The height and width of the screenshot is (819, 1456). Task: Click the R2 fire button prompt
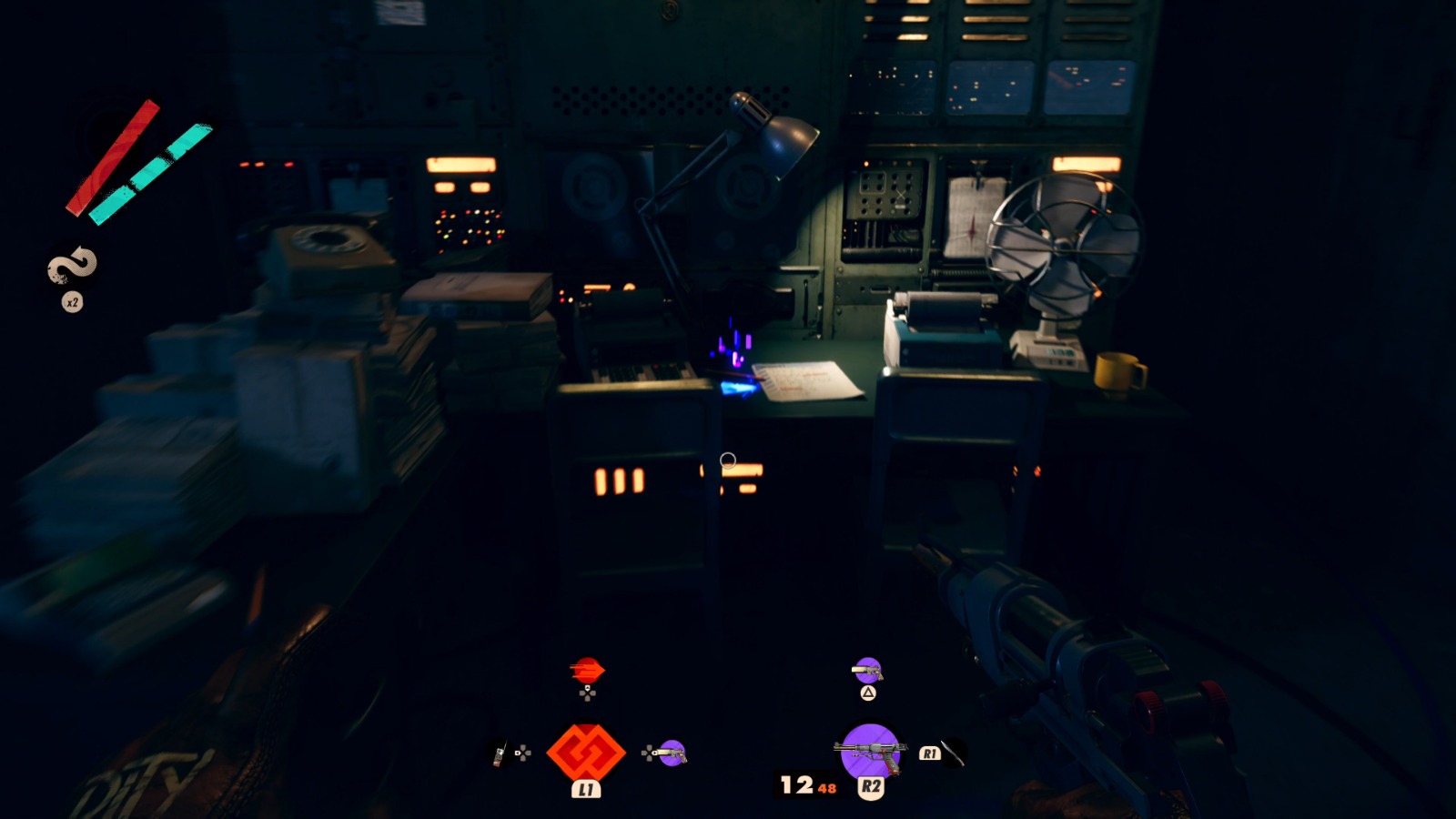click(x=871, y=785)
